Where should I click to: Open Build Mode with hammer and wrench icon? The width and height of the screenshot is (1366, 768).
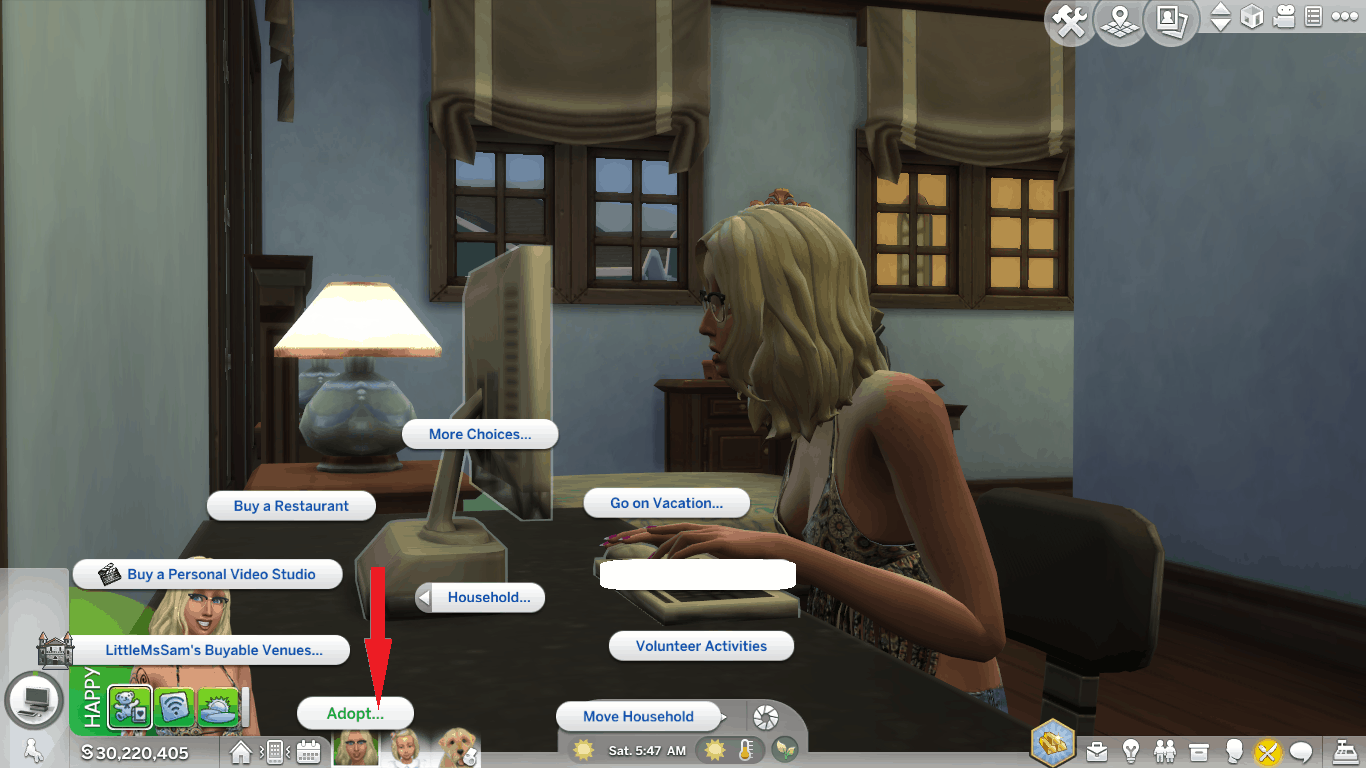[1070, 22]
